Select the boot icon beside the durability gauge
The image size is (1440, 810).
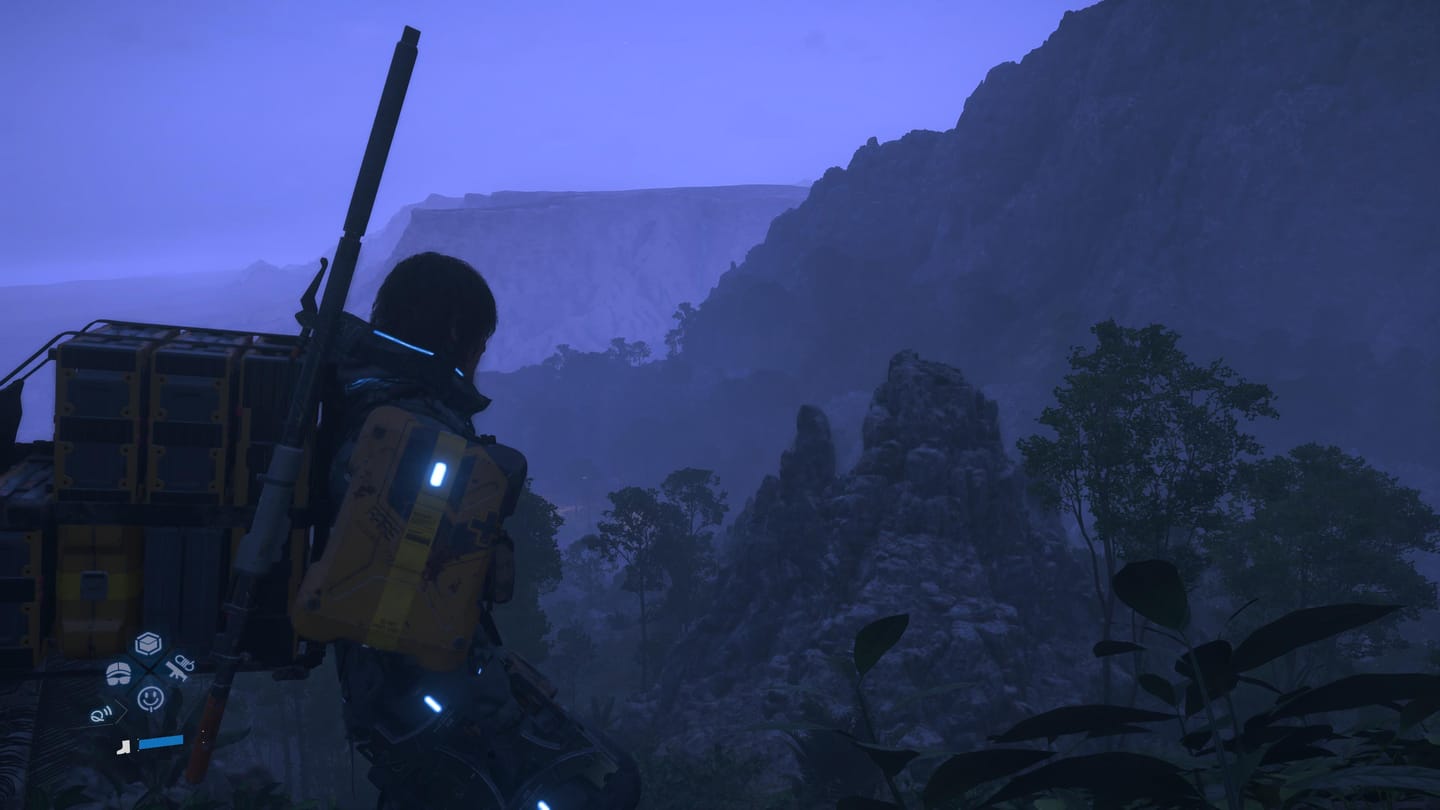[x=124, y=747]
